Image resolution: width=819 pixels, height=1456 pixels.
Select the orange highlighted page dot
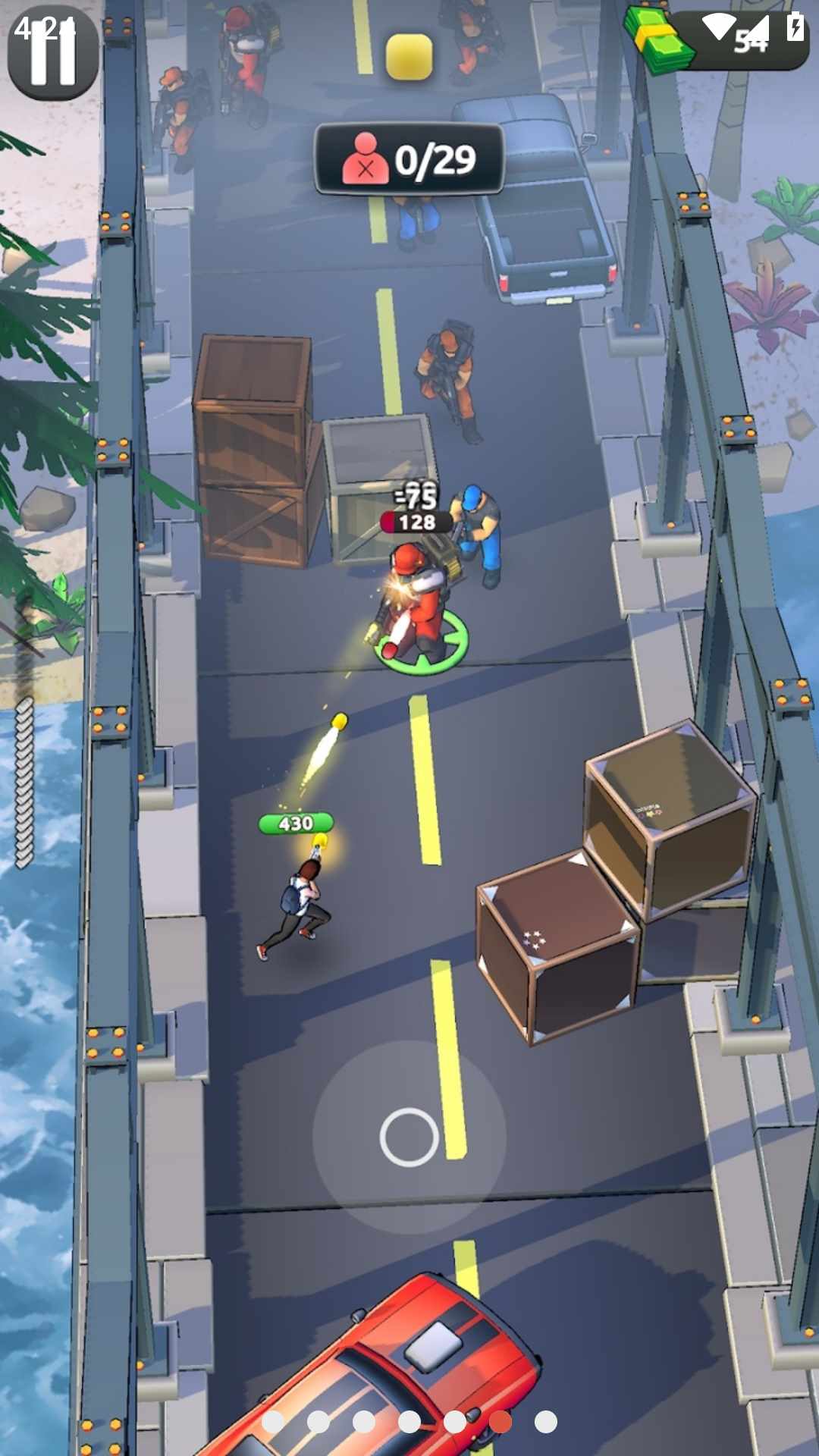click(x=500, y=1422)
